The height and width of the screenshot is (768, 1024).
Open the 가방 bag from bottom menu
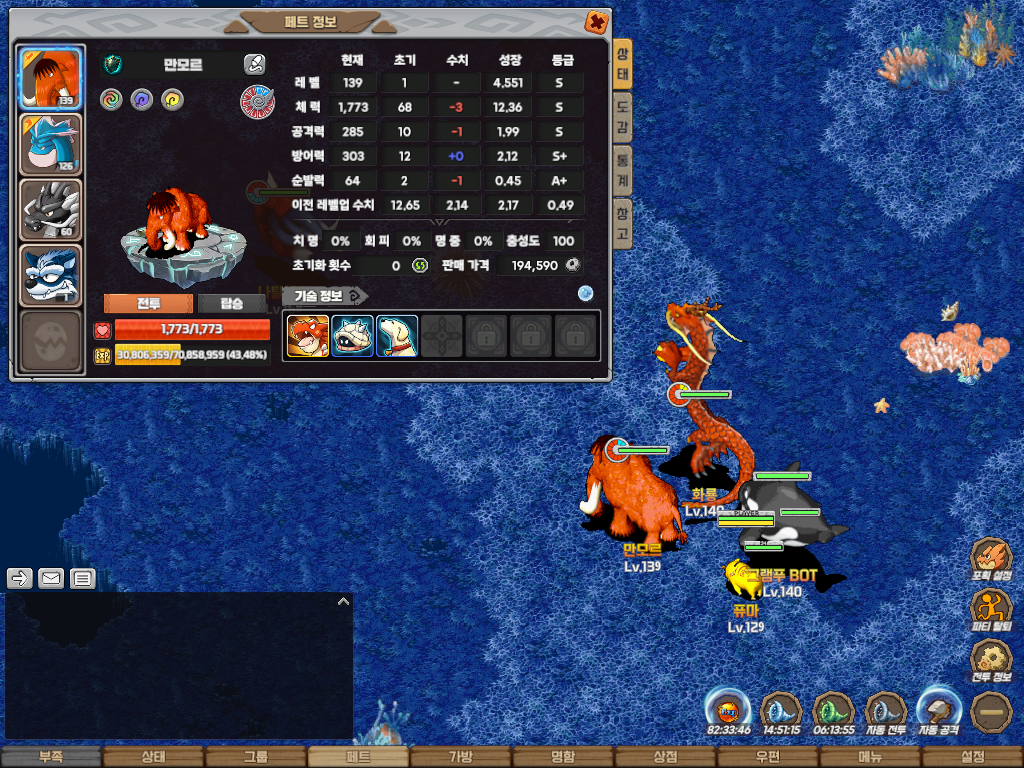[460, 757]
